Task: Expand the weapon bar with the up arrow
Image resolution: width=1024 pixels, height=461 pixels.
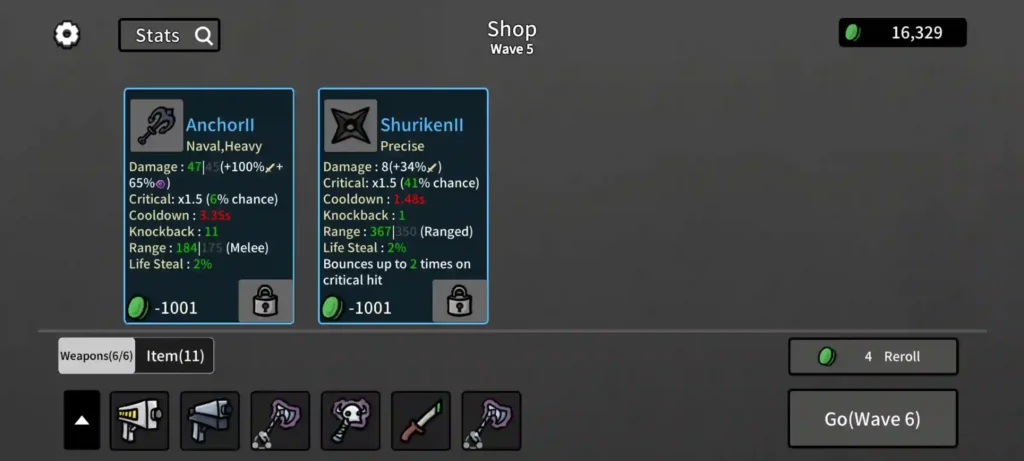Action: pyautogui.click(x=82, y=420)
